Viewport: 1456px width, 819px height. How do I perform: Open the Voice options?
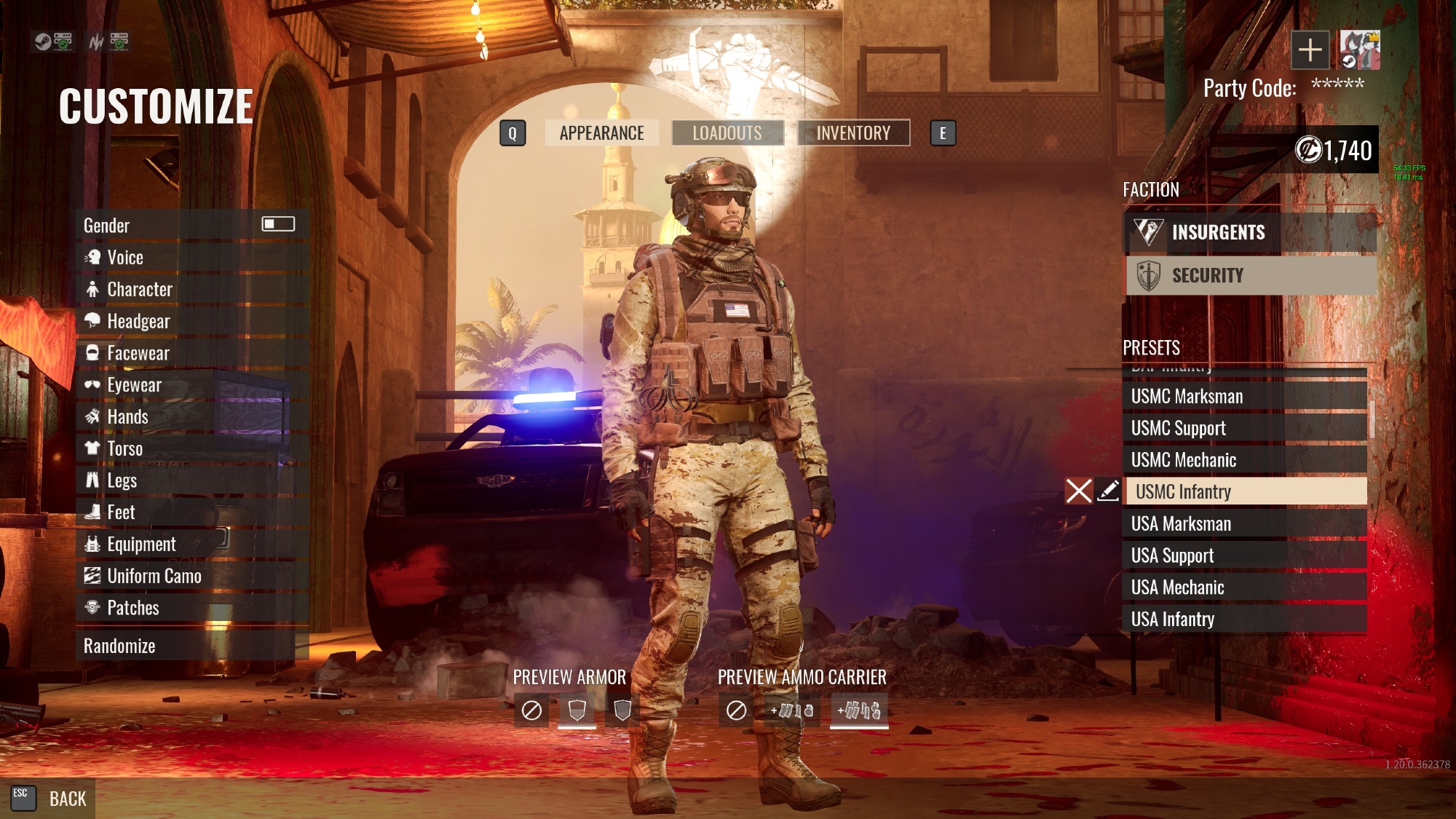(125, 258)
